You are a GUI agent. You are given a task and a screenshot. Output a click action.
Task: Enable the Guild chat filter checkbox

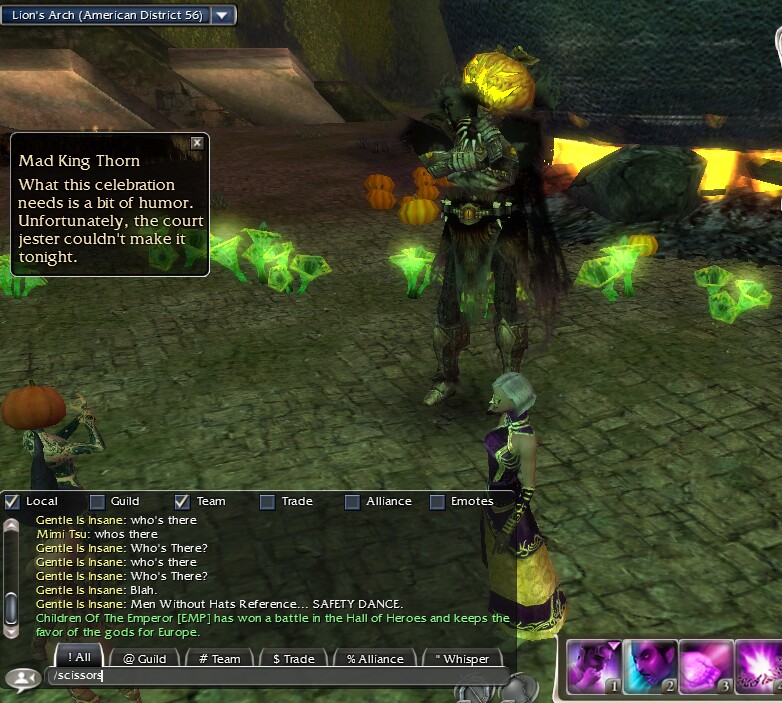(97, 501)
